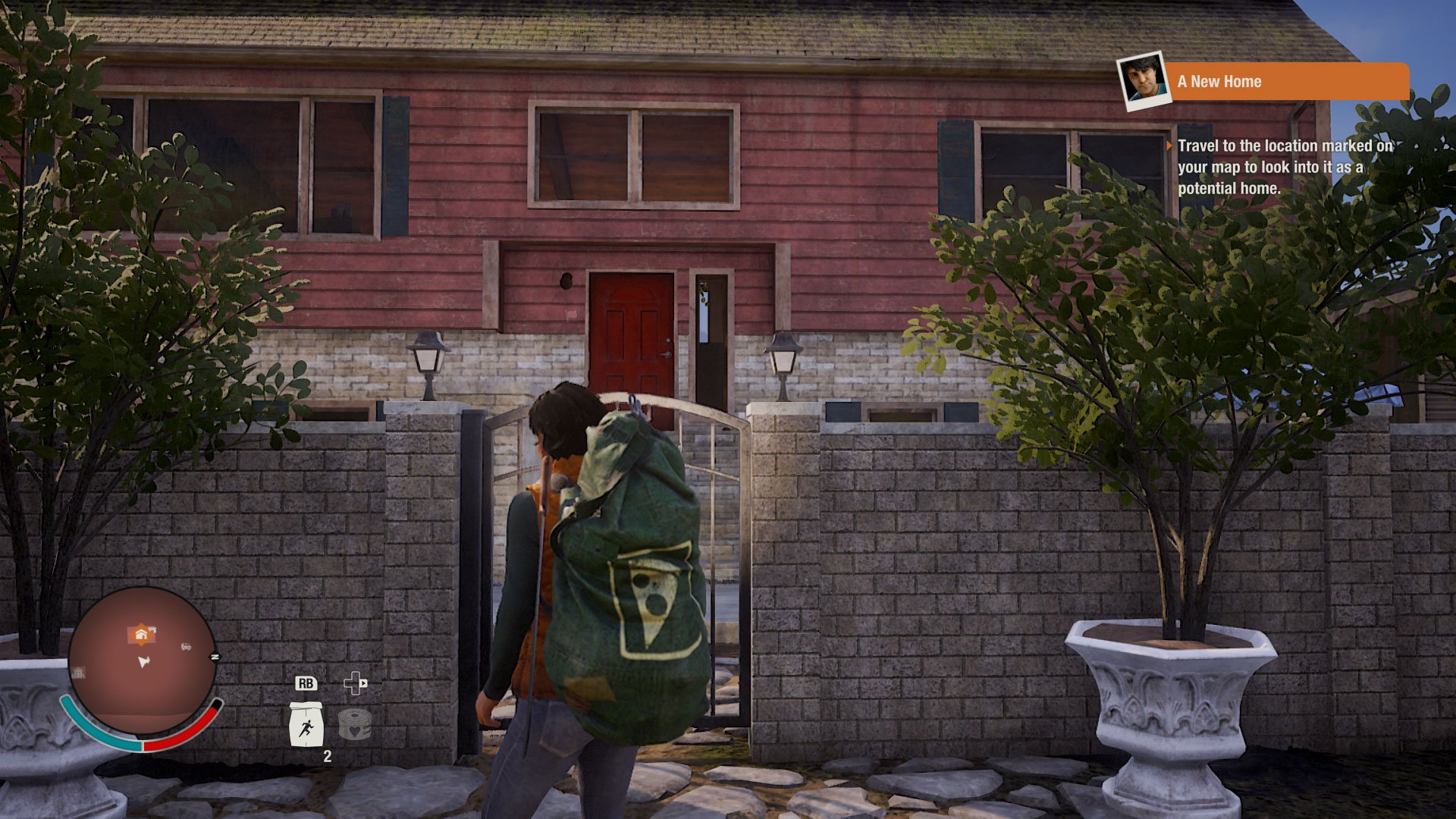Click the vehicle marker on the minimap
This screenshot has width=1456, height=819.
186,647
